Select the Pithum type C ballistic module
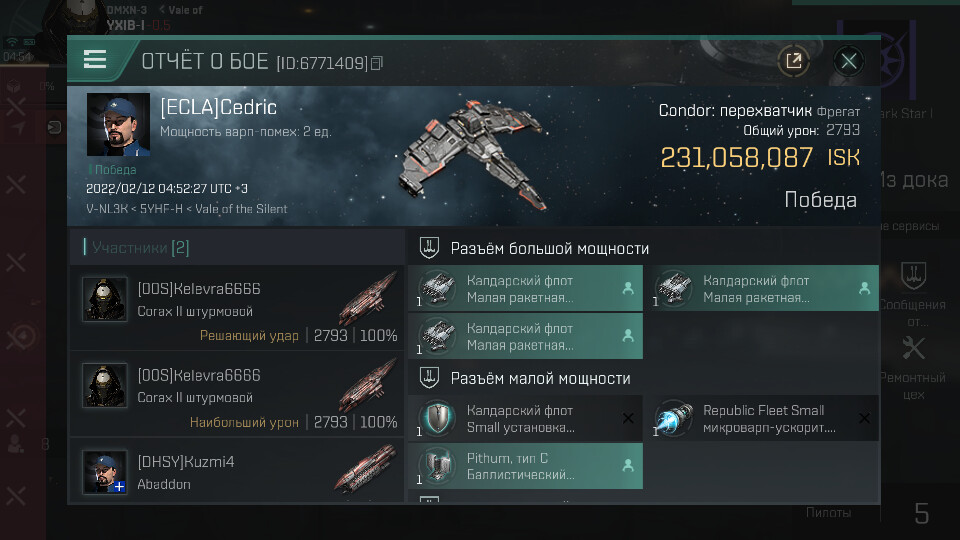960x540 pixels. (526, 466)
